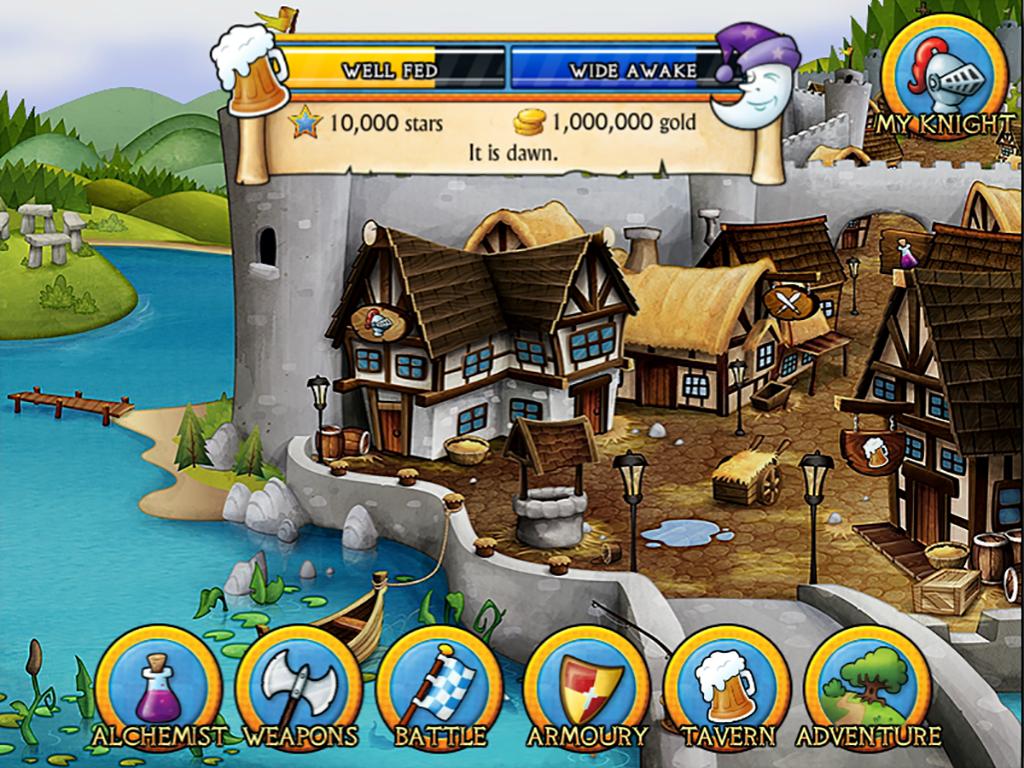
Task: Open the Weapons shop
Action: 299,687
